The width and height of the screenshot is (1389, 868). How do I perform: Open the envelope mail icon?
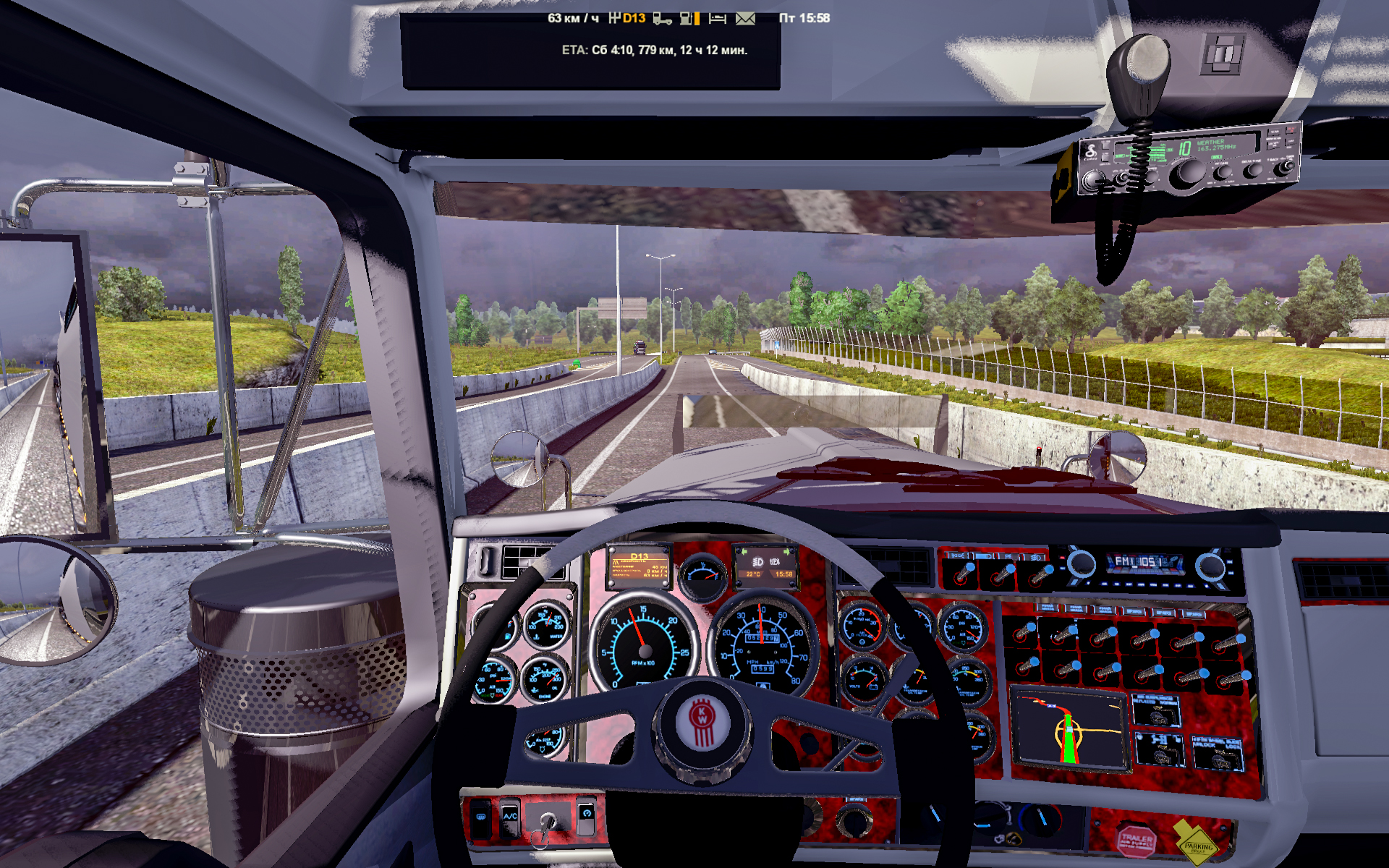745,18
